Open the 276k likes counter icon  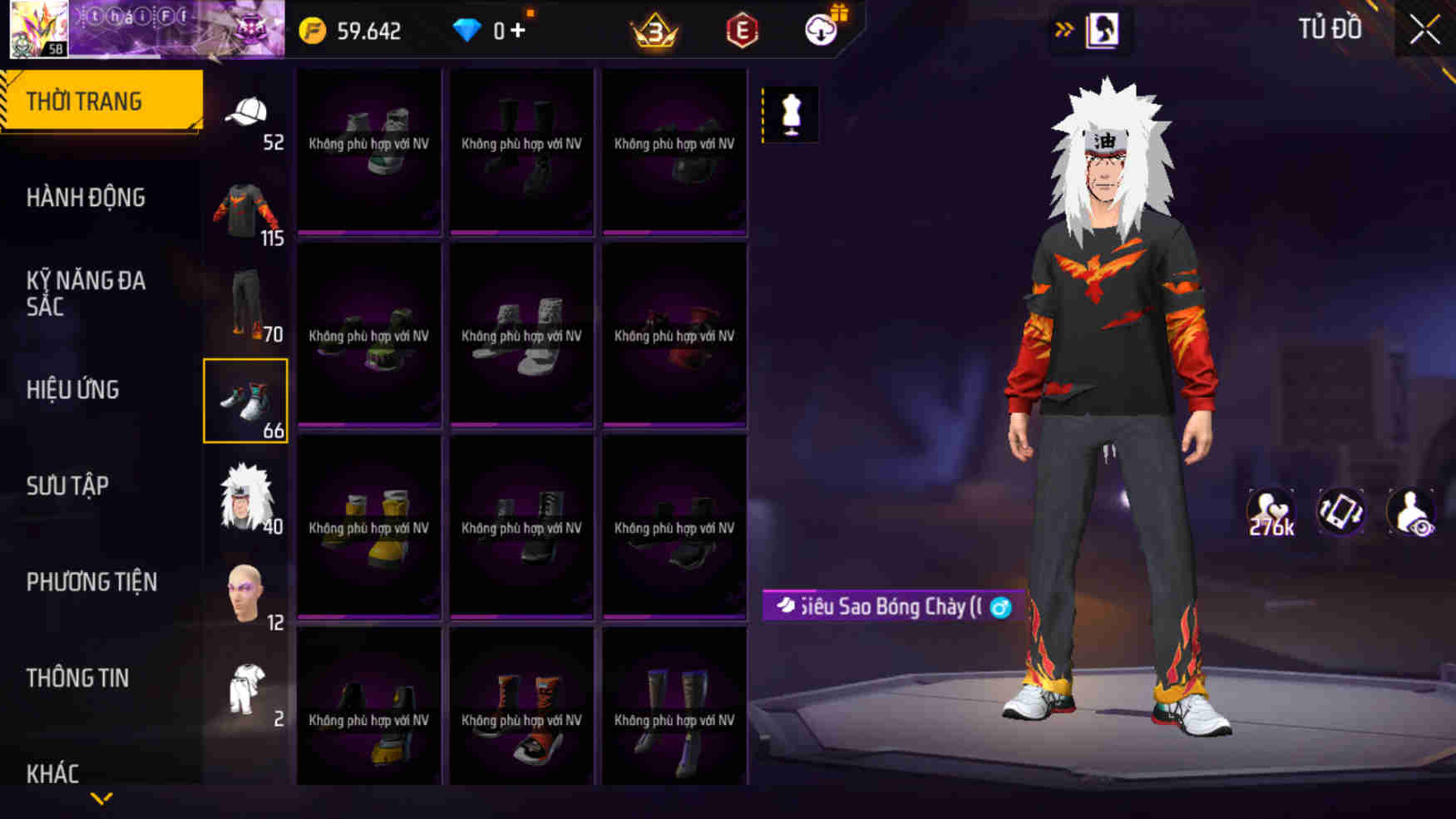coord(1272,511)
